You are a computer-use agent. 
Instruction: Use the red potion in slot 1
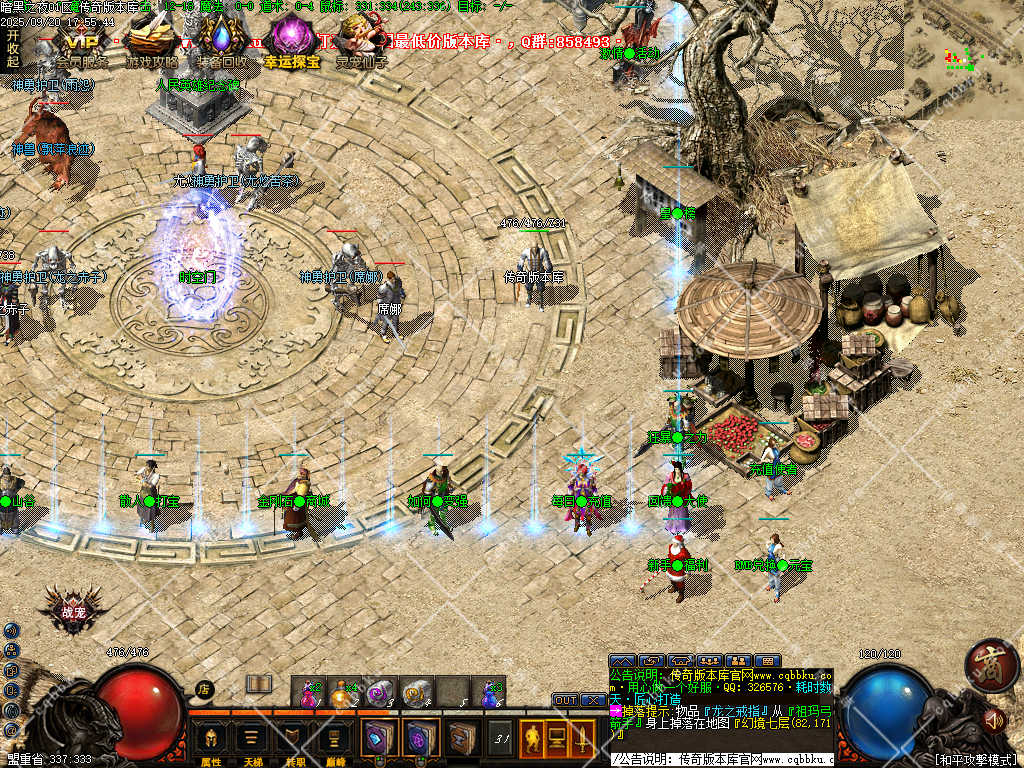tap(308, 691)
